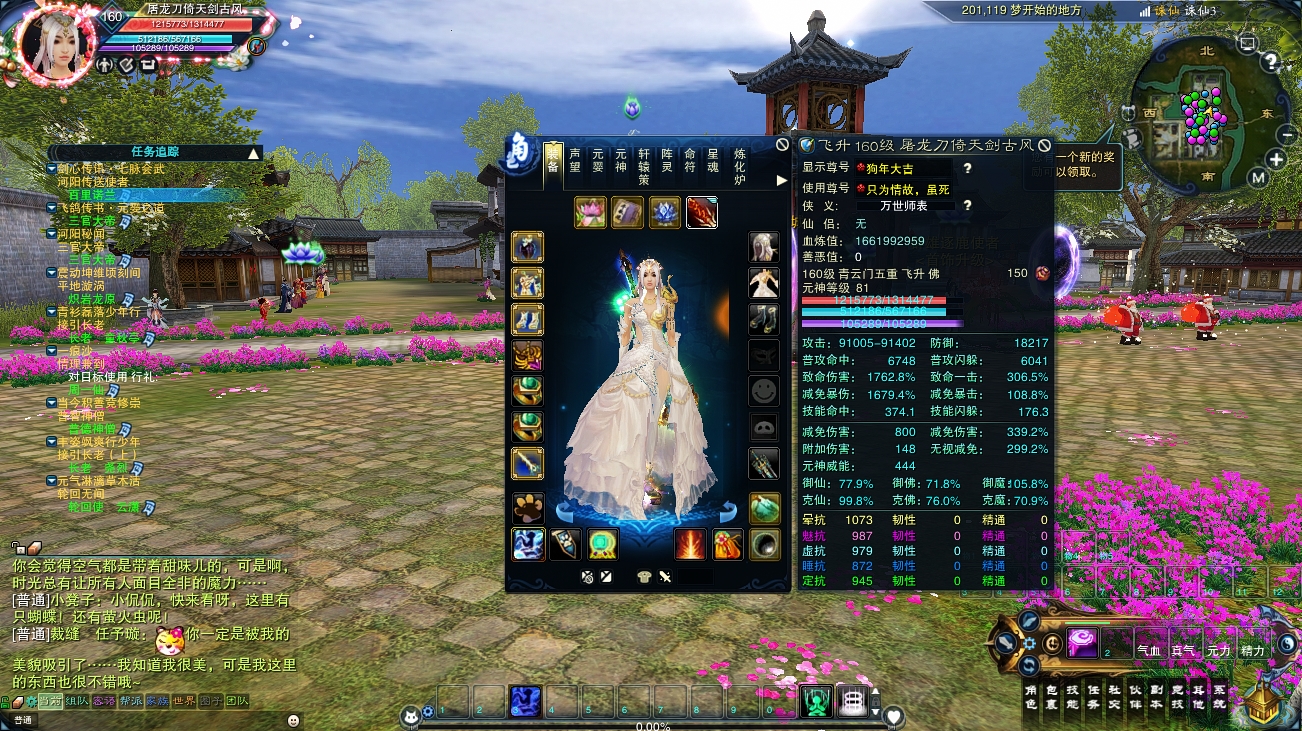Activate the purple swirl skill in slot 1

pos(1082,641)
